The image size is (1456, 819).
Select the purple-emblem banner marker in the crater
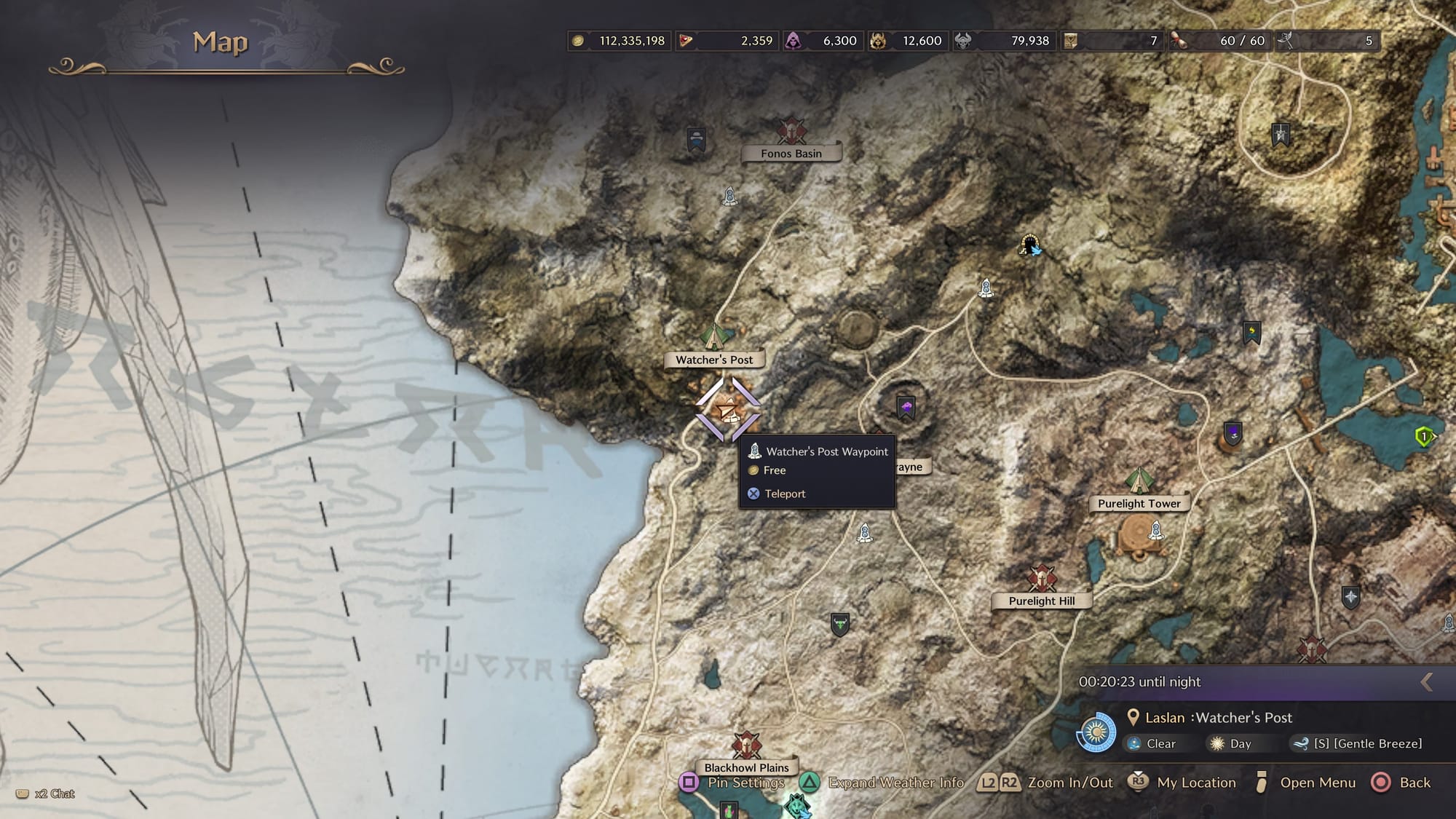click(x=906, y=408)
